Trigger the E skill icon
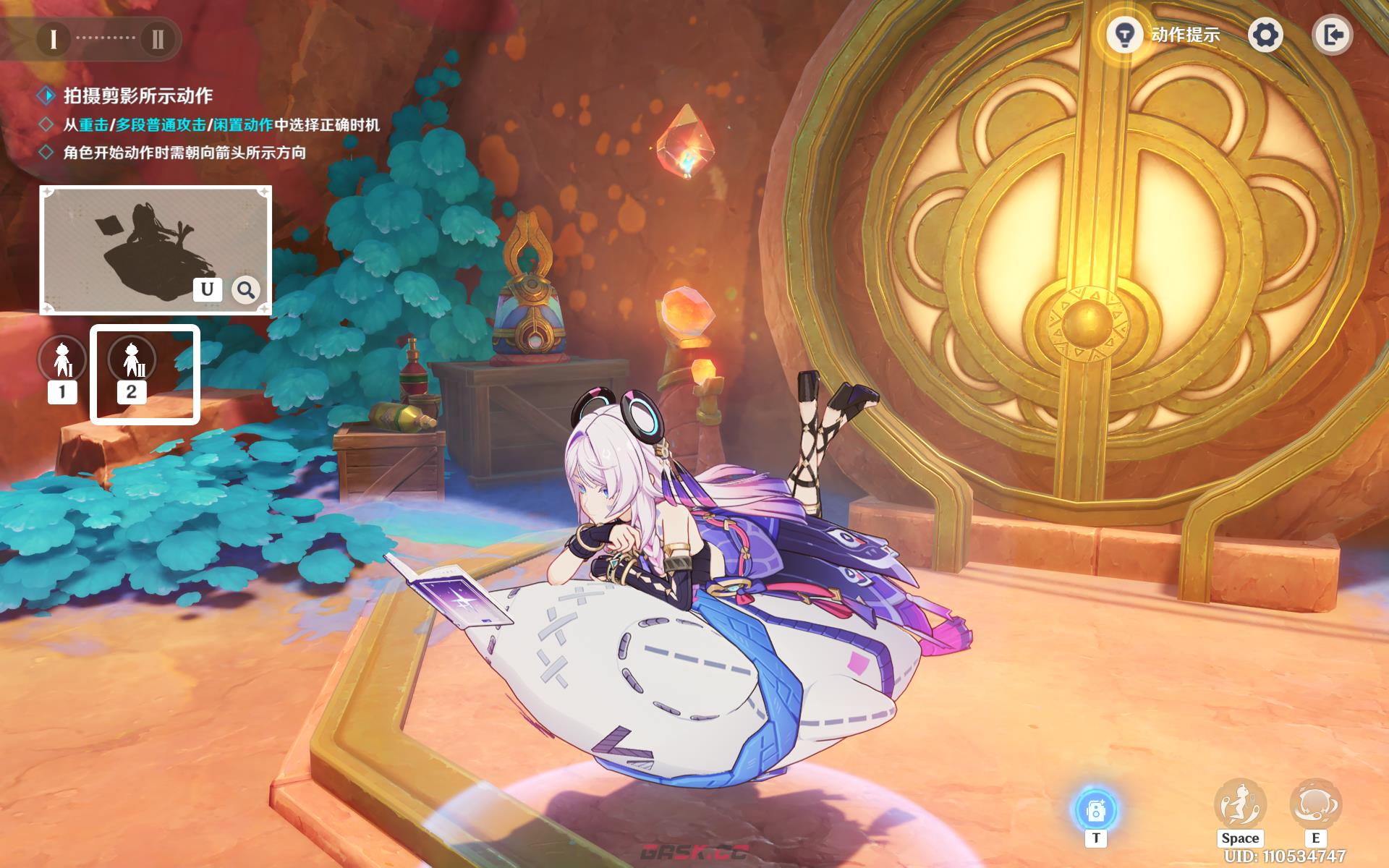 click(x=1315, y=804)
